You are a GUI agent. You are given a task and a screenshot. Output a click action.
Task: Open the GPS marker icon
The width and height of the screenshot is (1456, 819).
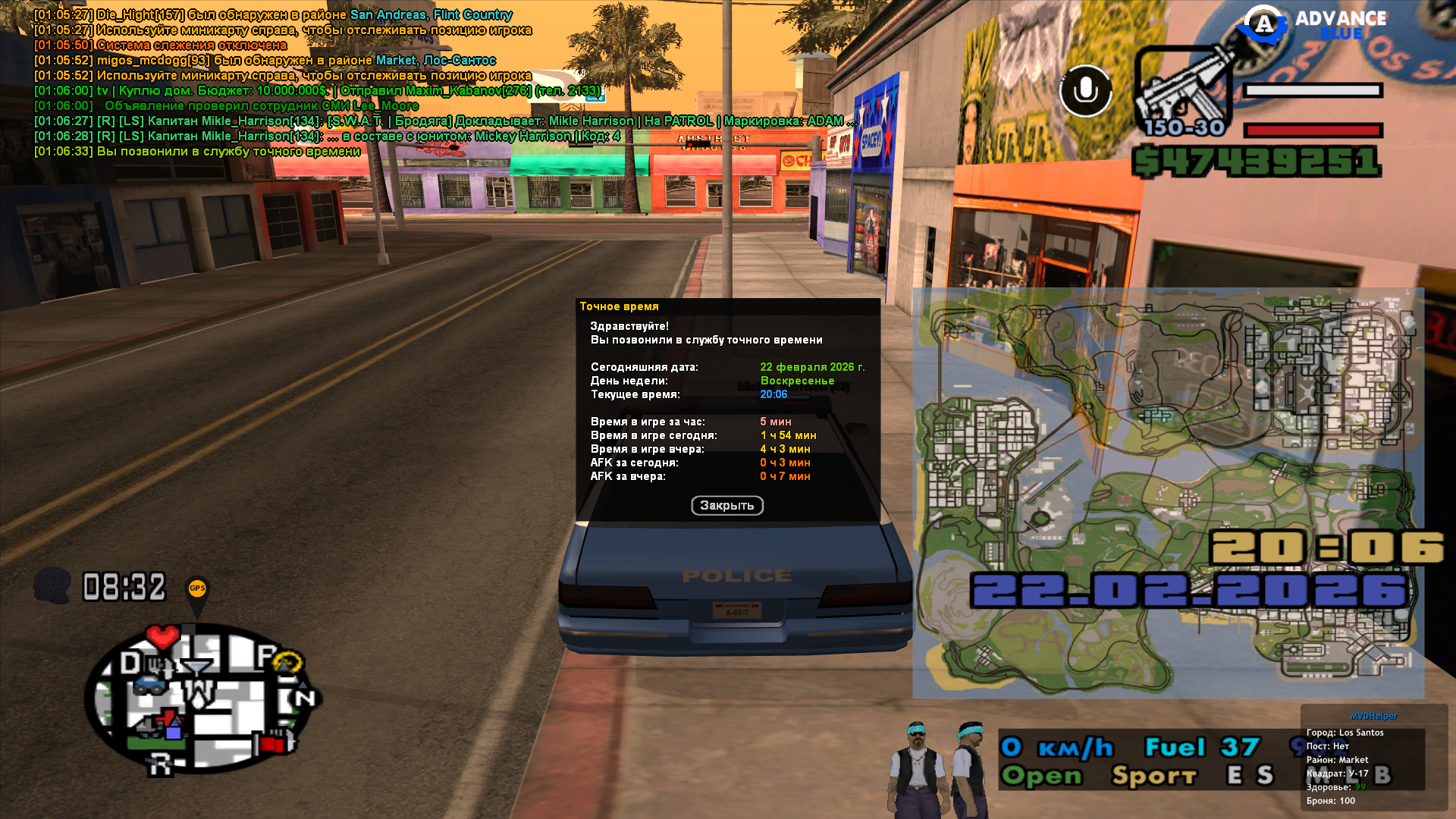tap(197, 591)
